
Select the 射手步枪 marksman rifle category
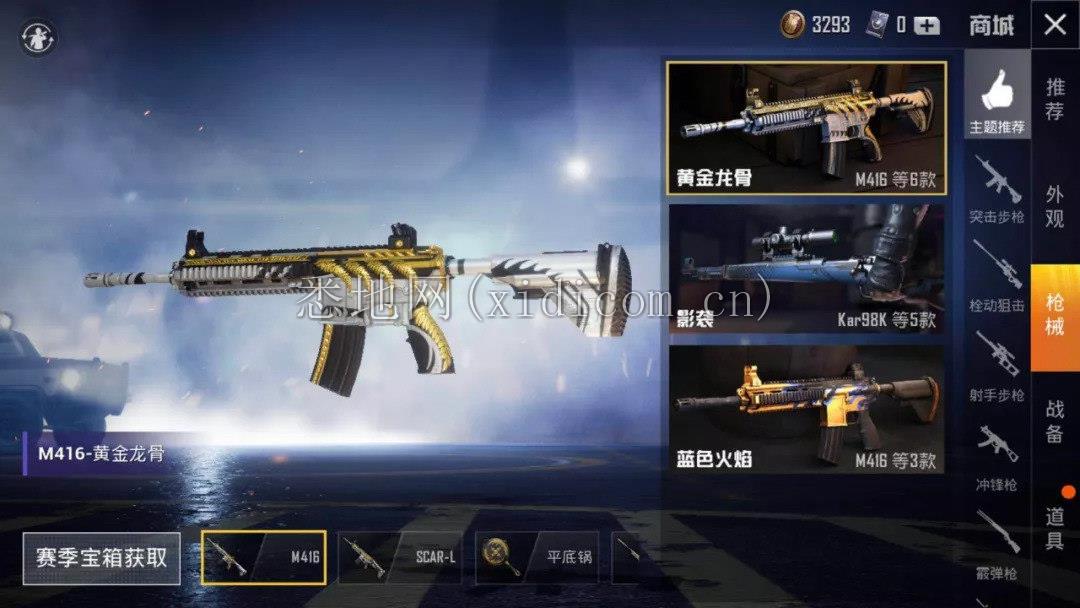[x=997, y=366]
